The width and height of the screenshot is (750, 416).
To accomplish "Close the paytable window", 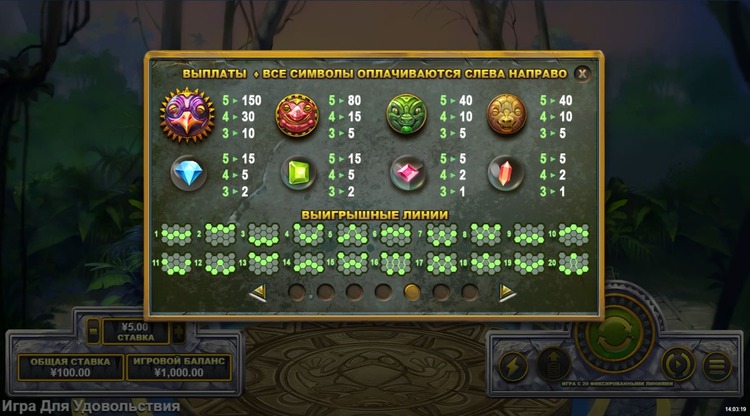I will pos(583,72).
